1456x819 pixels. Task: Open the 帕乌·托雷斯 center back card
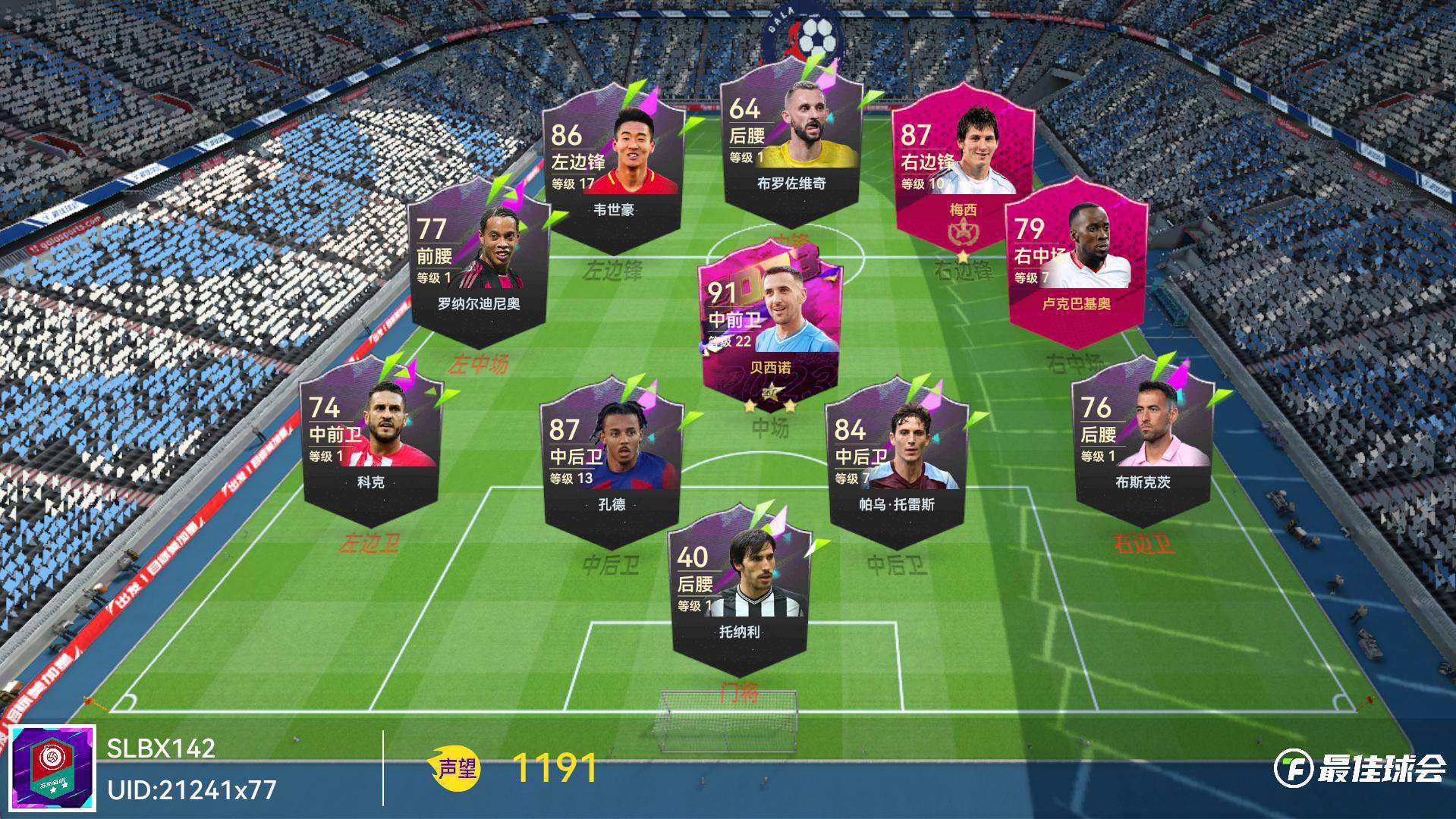896,463
